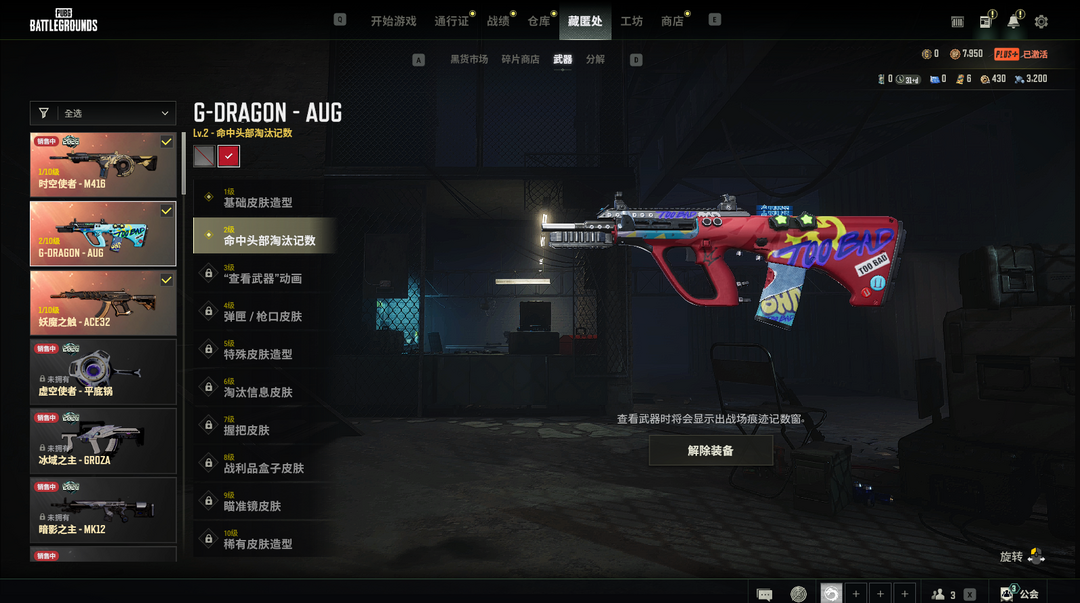This screenshot has width=1080, height=603.
Task: Click the 解除装备 button
Action: click(710, 451)
